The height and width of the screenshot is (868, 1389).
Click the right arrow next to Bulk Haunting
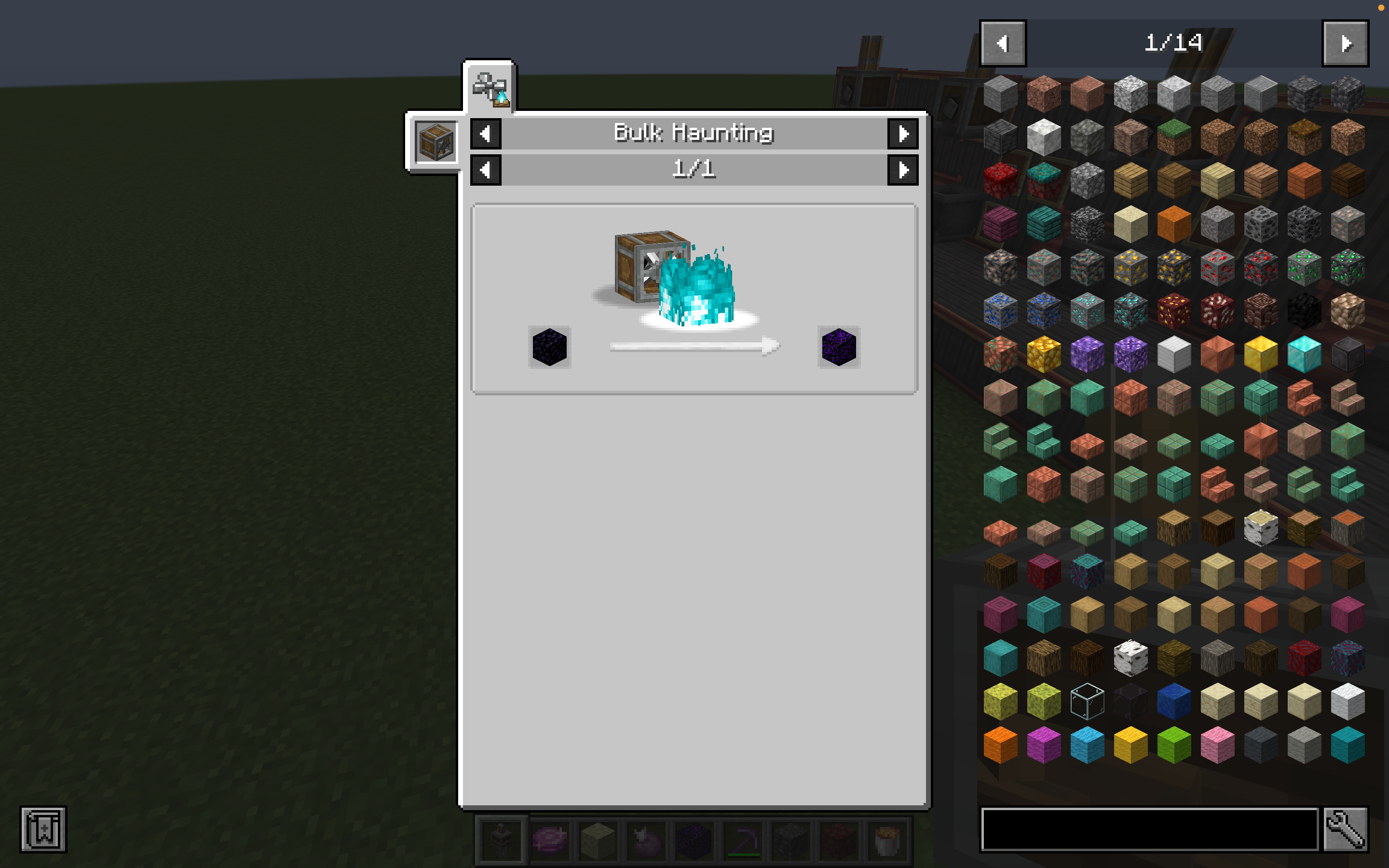[902, 133]
